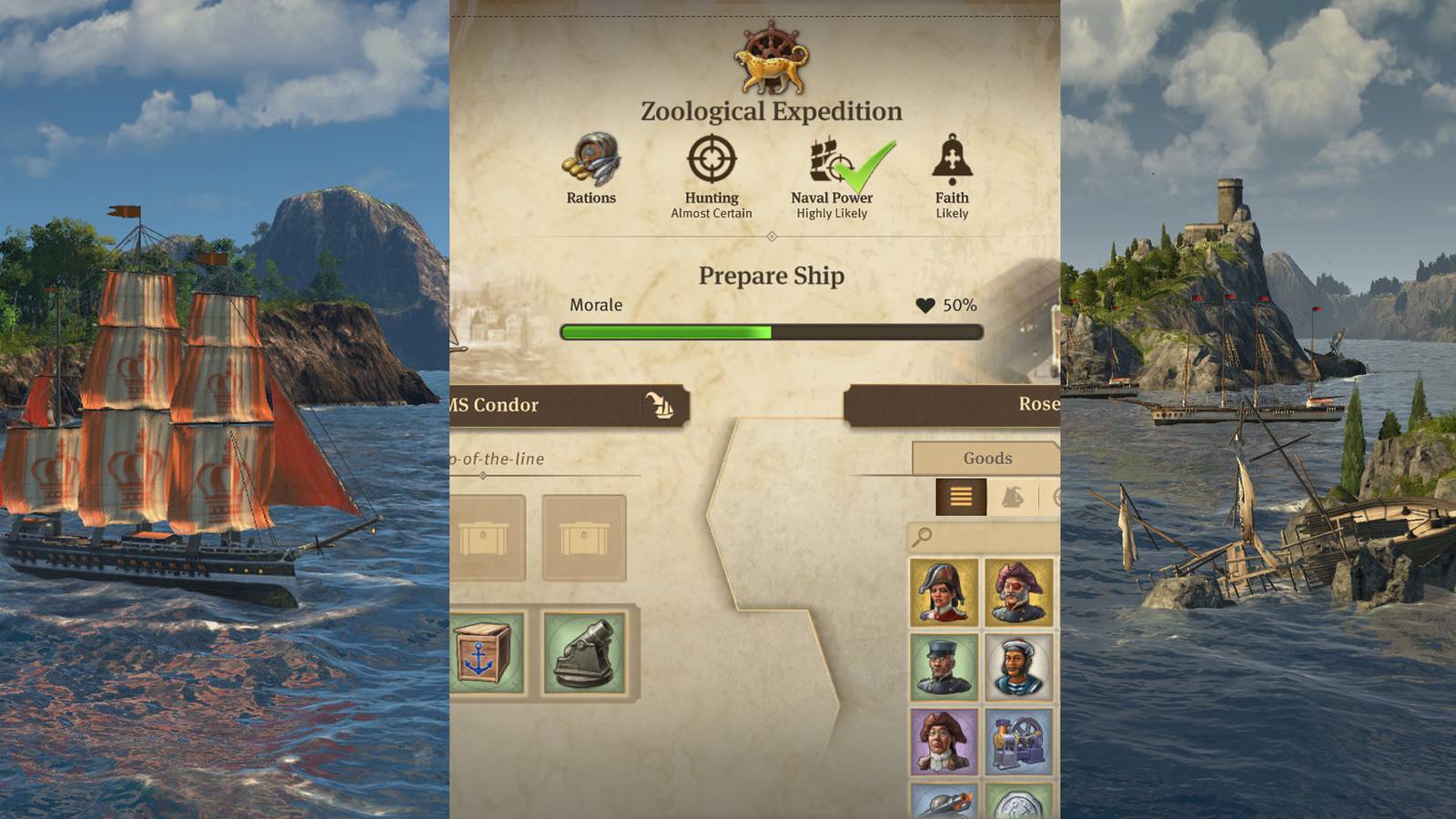Click the Rations sack icon

591,162
